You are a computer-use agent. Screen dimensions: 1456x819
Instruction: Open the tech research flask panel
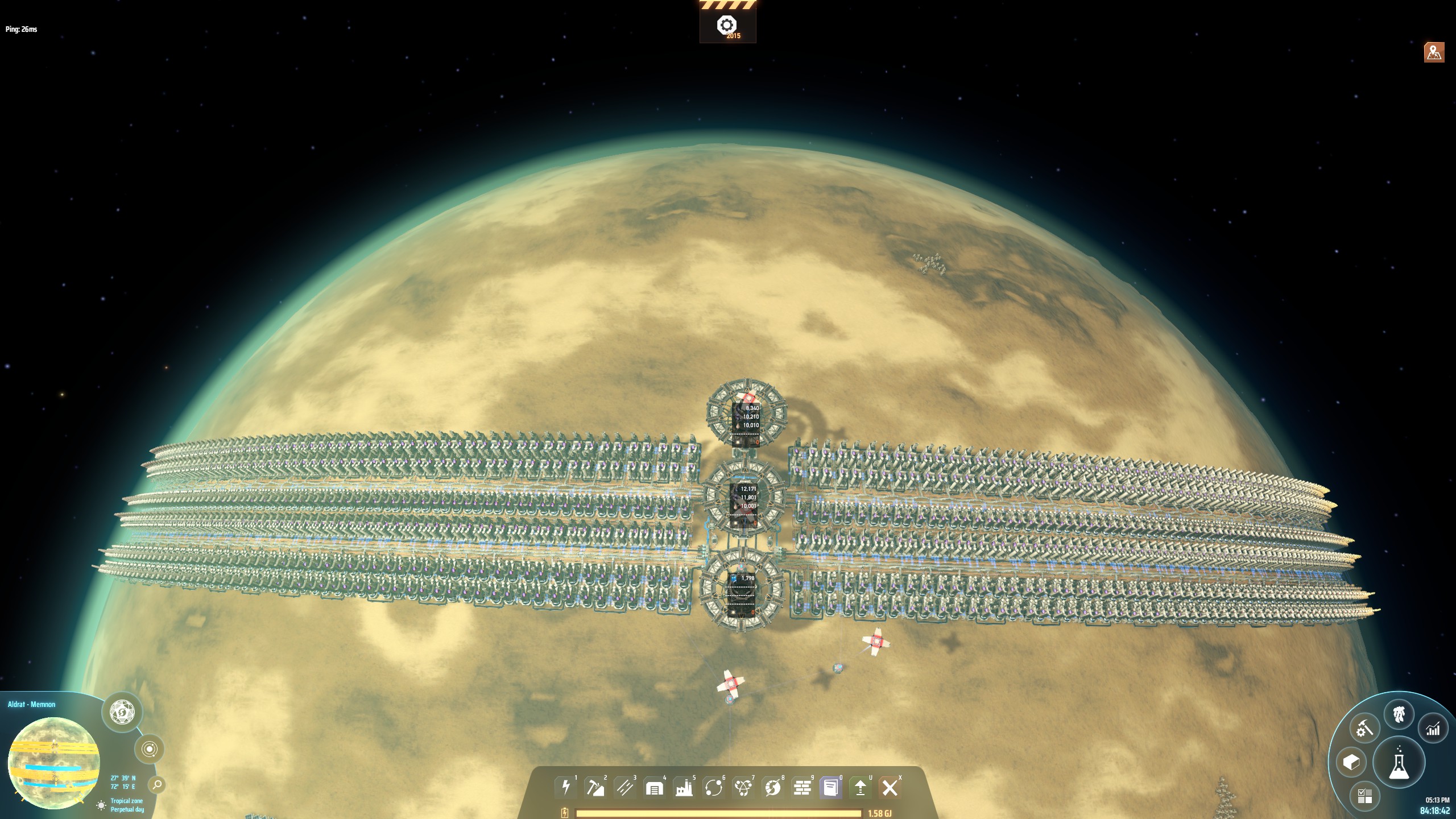[1399, 763]
